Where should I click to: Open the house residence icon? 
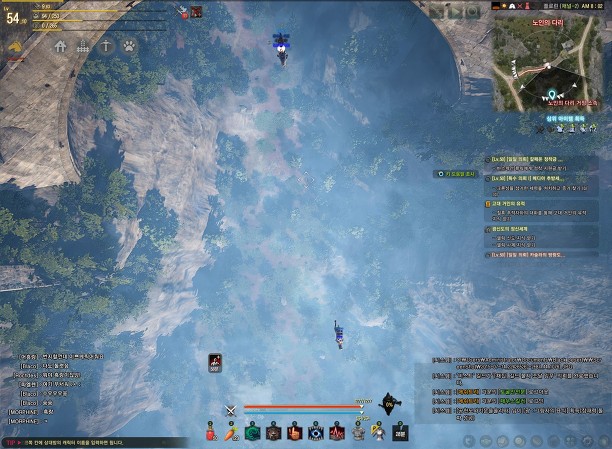[x=59, y=46]
